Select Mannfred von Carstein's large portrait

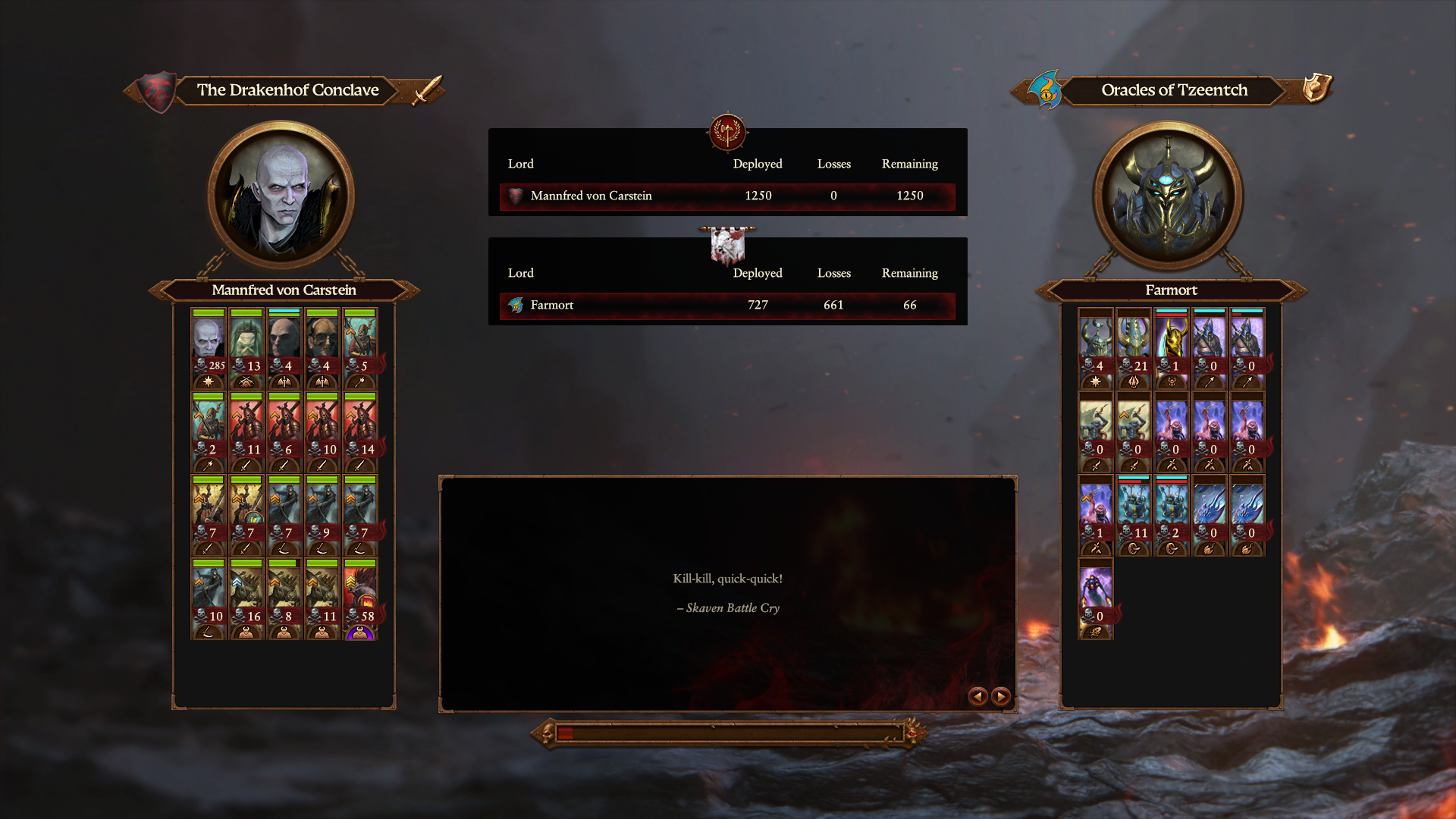coord(282,196)
